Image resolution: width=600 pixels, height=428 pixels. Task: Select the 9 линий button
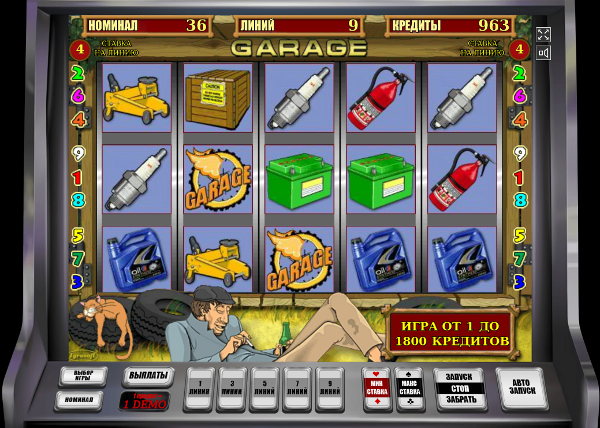(x=329, y=386)
